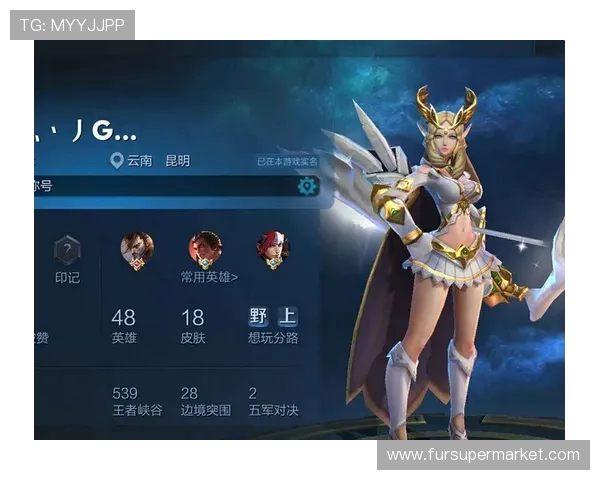
Task: Select the red-and-white-haired hero avatar
Action: pos(272,249)
